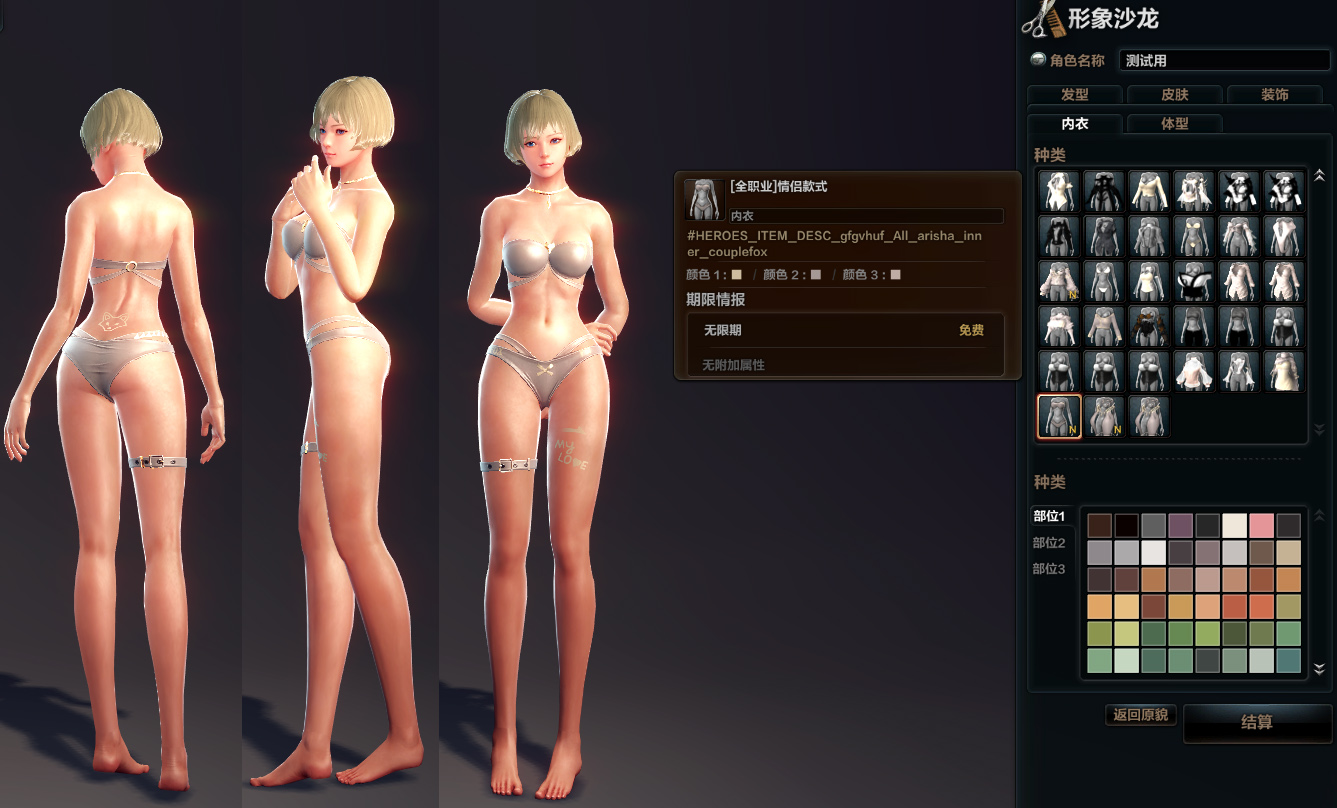The image size is (1337, 808).
Task: Click the color palette's double-down arrow
Action: (1319, 669)
